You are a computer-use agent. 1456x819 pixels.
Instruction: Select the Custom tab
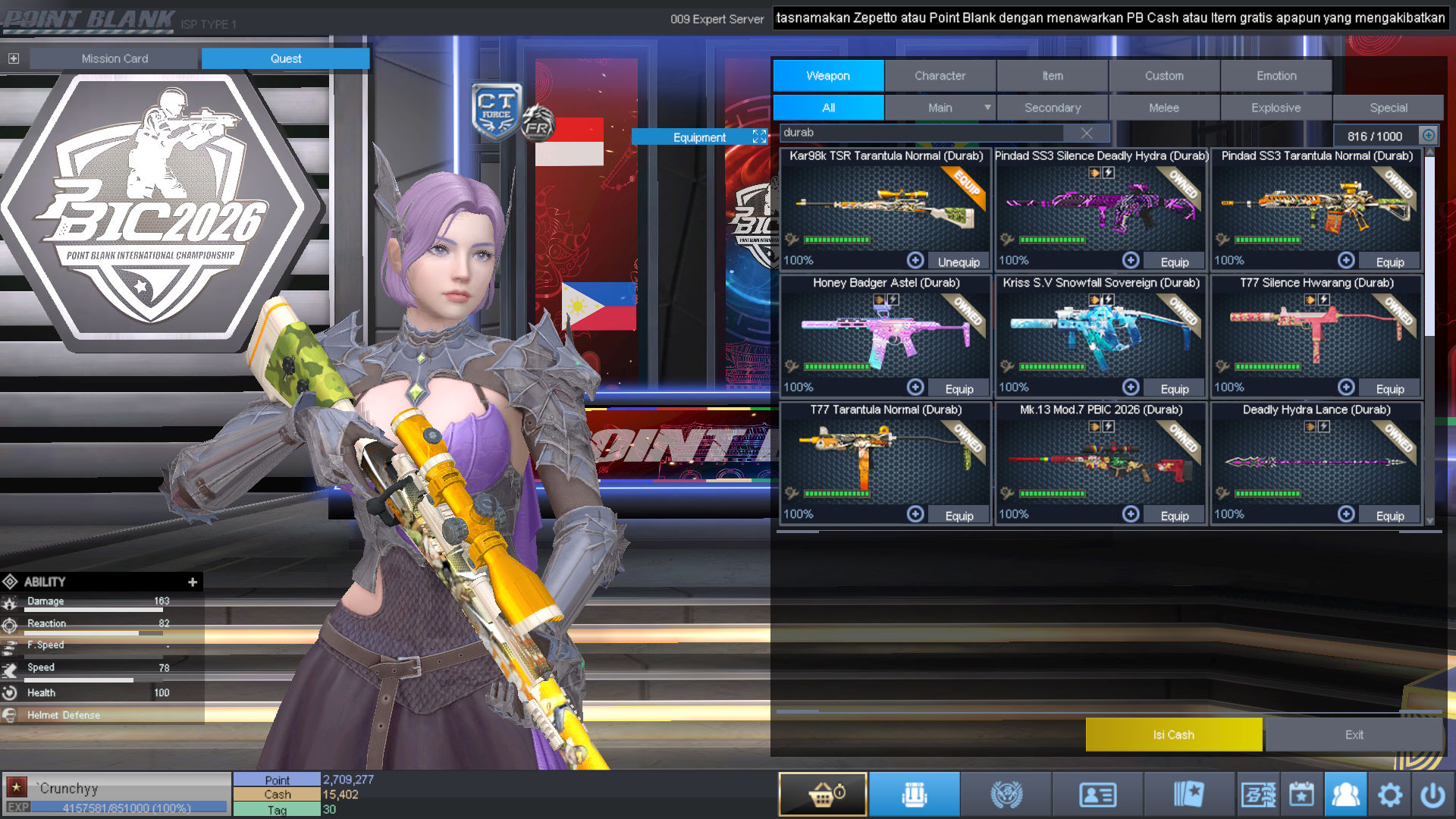1163,76
